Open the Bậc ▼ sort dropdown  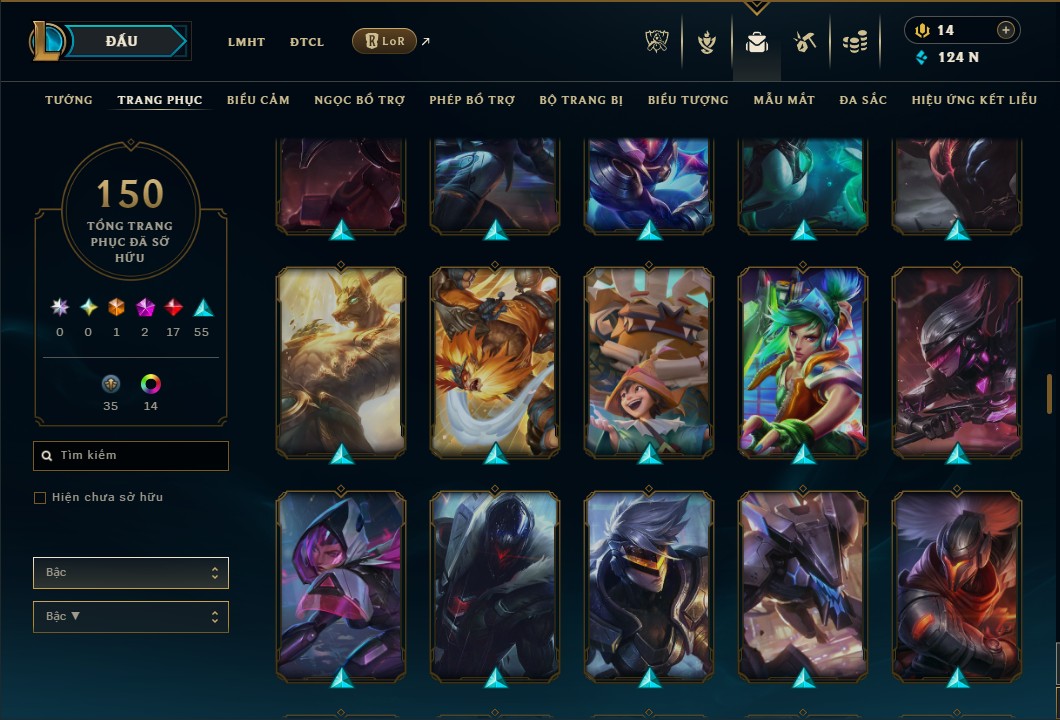[131, 616]
